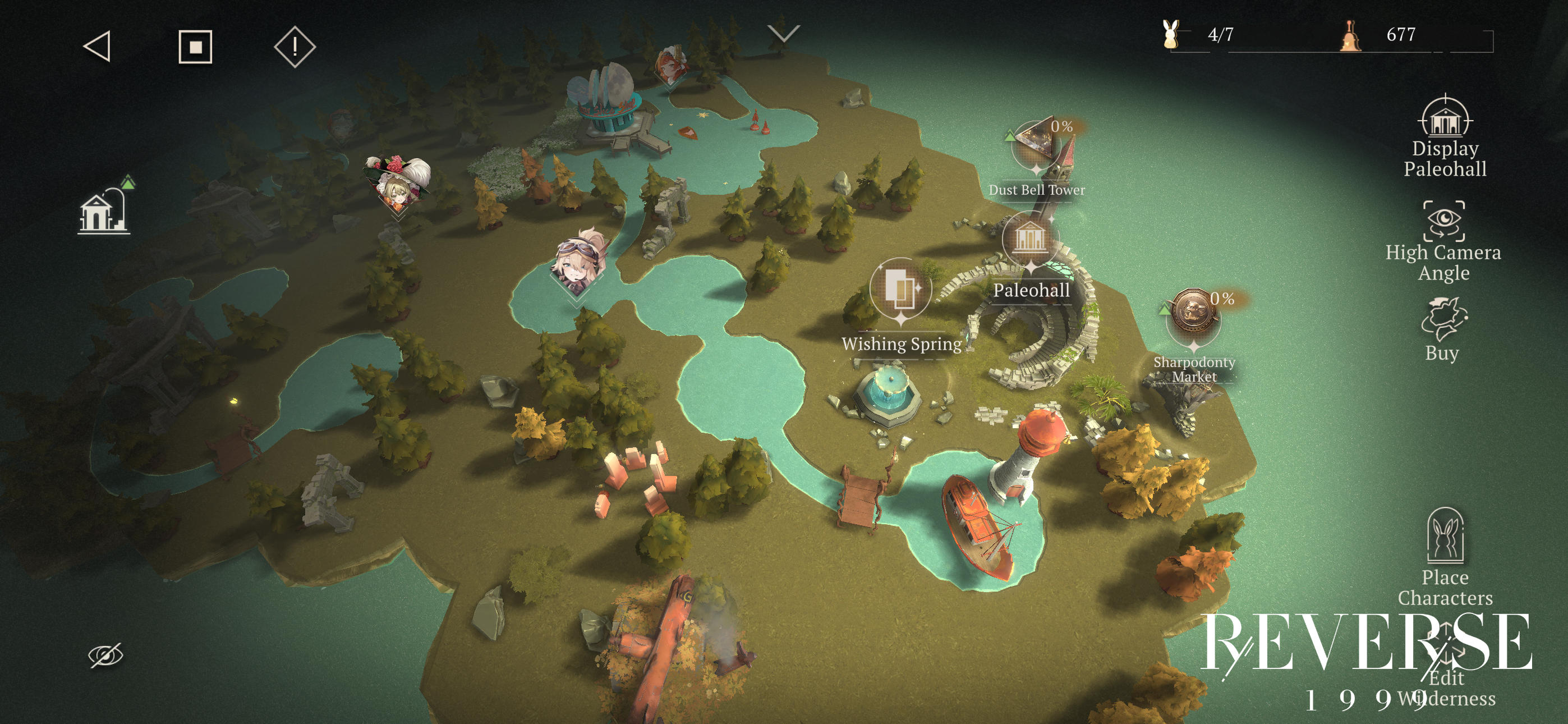This screenshot has height=724, width=1568.
Task: Go back with the triangle arrow
Action: pyautogui.click(x=98, y=46)
